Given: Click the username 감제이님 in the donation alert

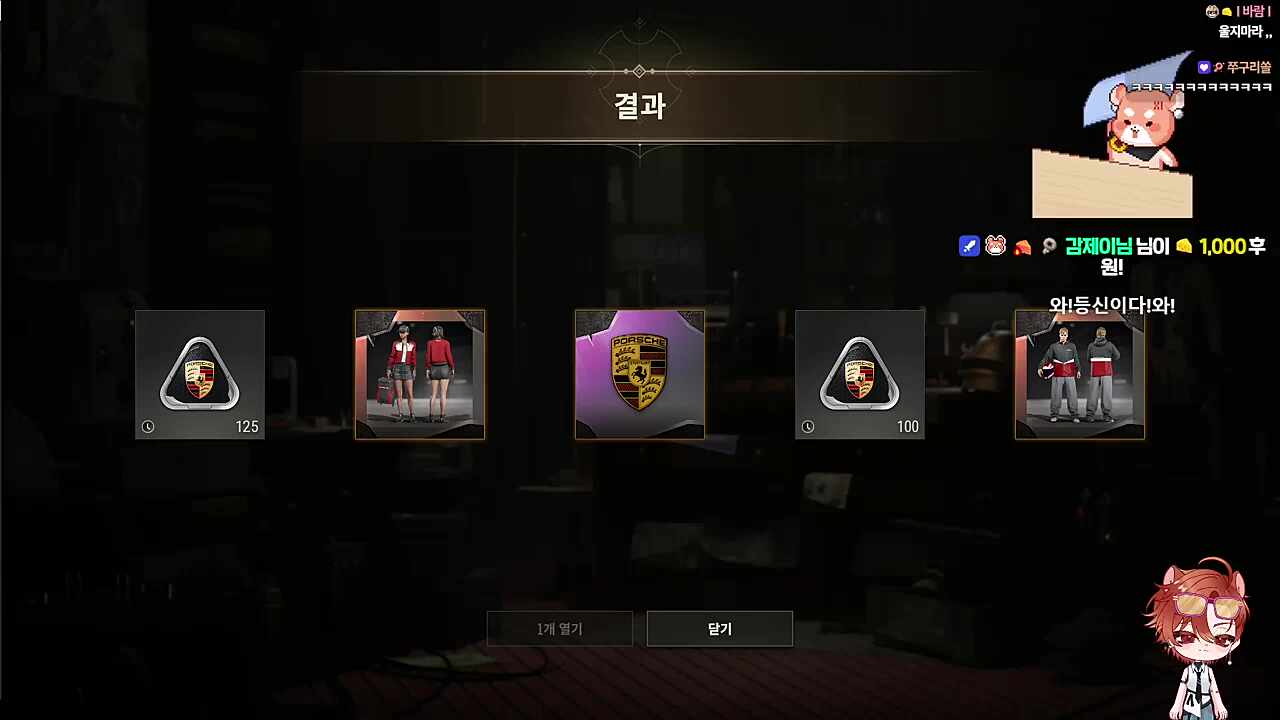Looking at the screenshot, I should pos(1098,246).
